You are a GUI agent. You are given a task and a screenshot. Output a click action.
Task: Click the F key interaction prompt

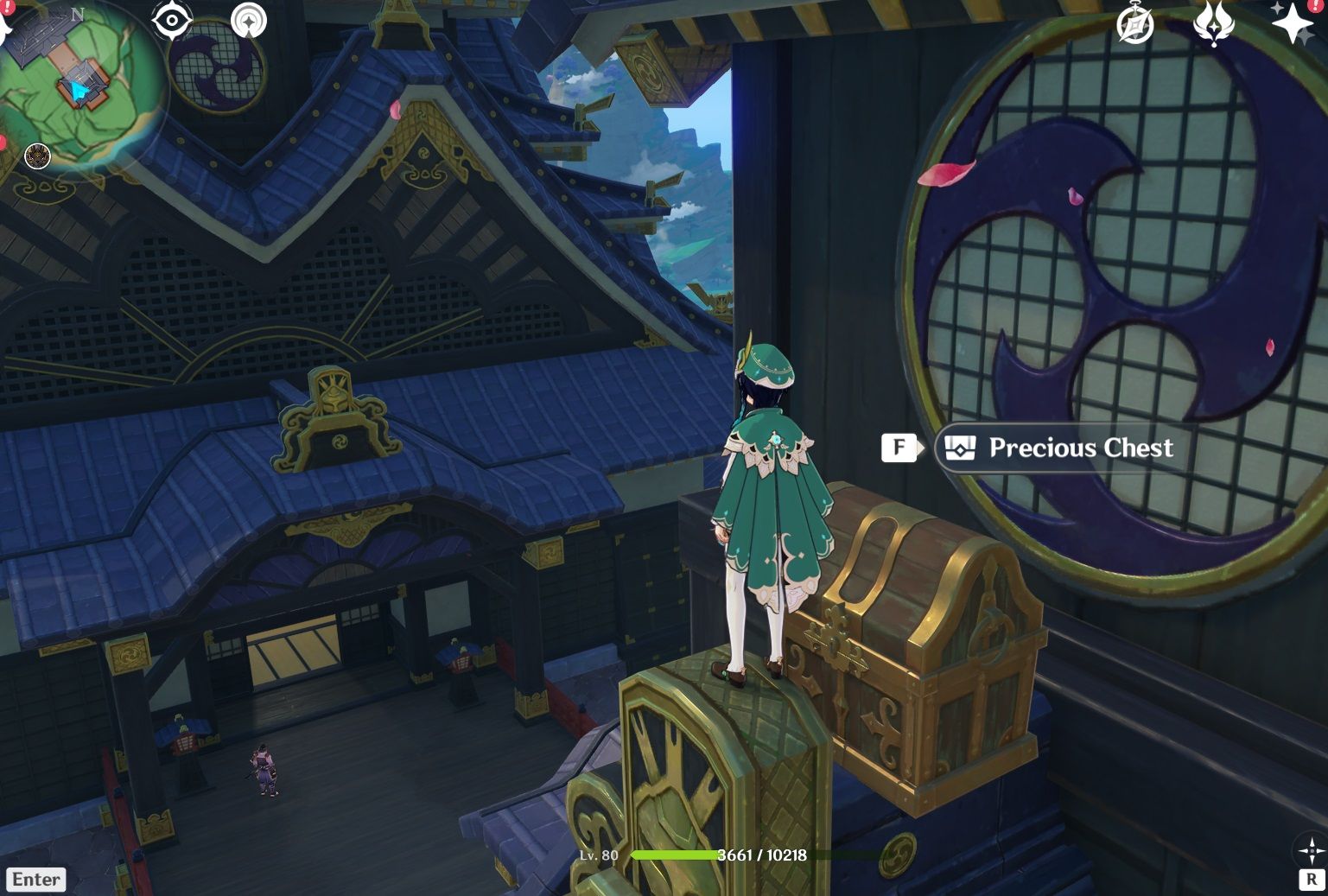coord(900,448)
